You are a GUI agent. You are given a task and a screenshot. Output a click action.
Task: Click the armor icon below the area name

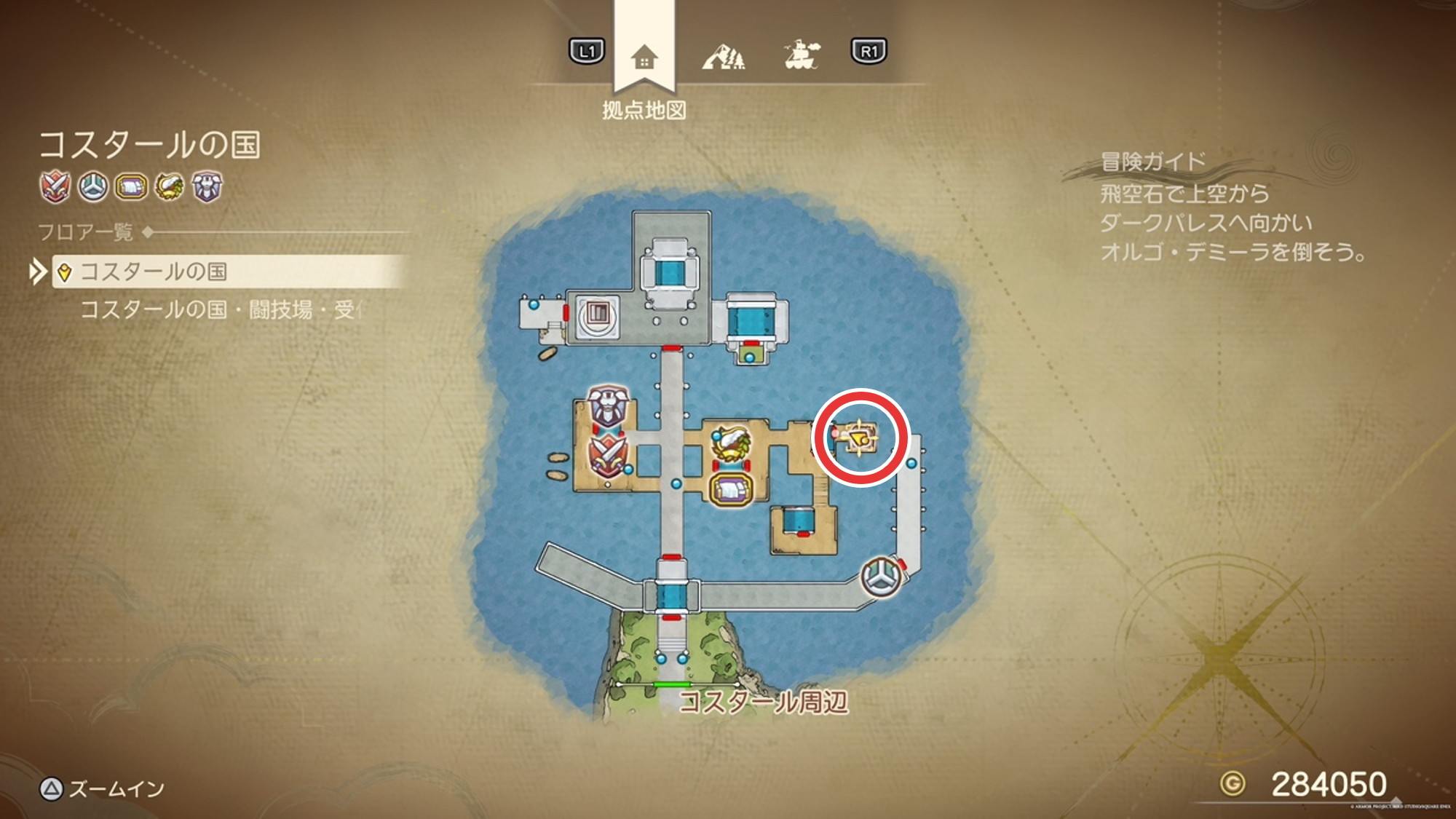pyautogui.click(x=207, y=187)
